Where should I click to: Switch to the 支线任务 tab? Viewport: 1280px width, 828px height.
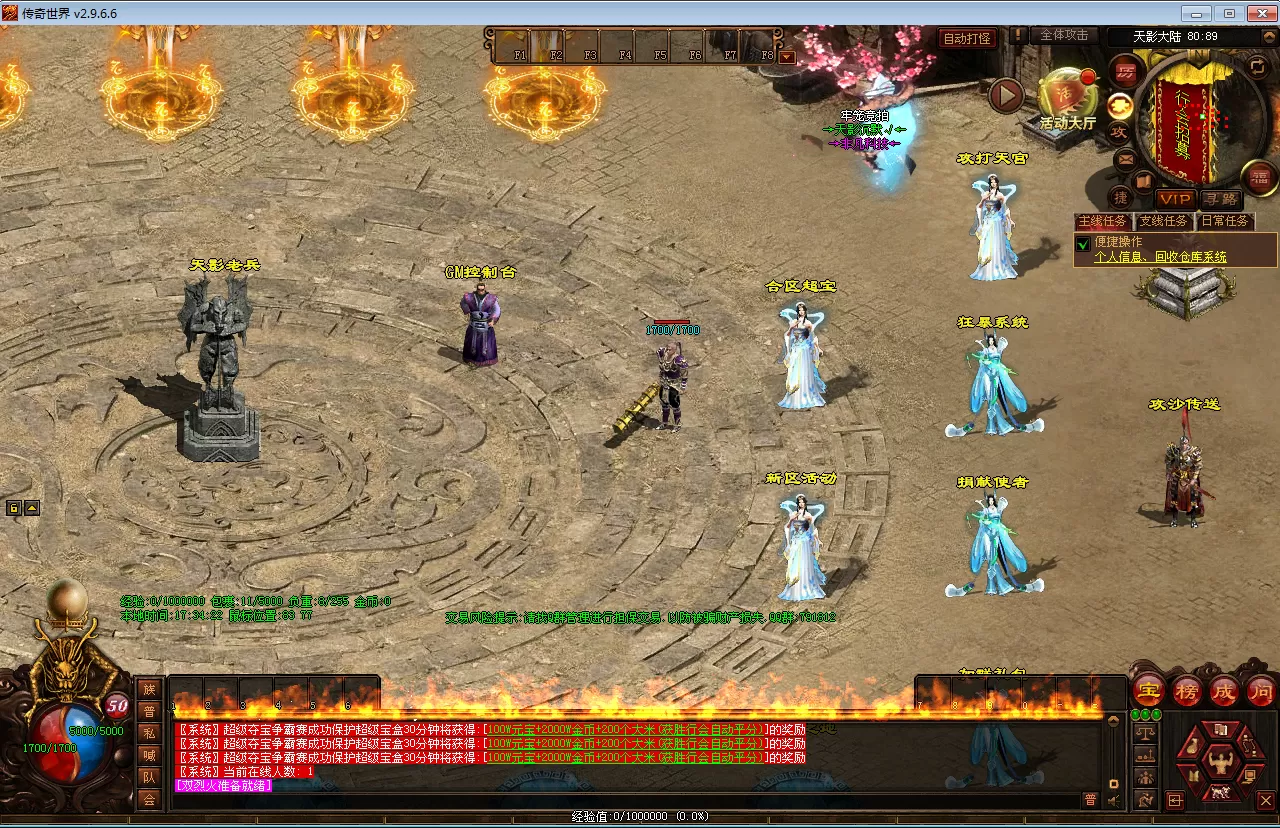coord(1164,221)
